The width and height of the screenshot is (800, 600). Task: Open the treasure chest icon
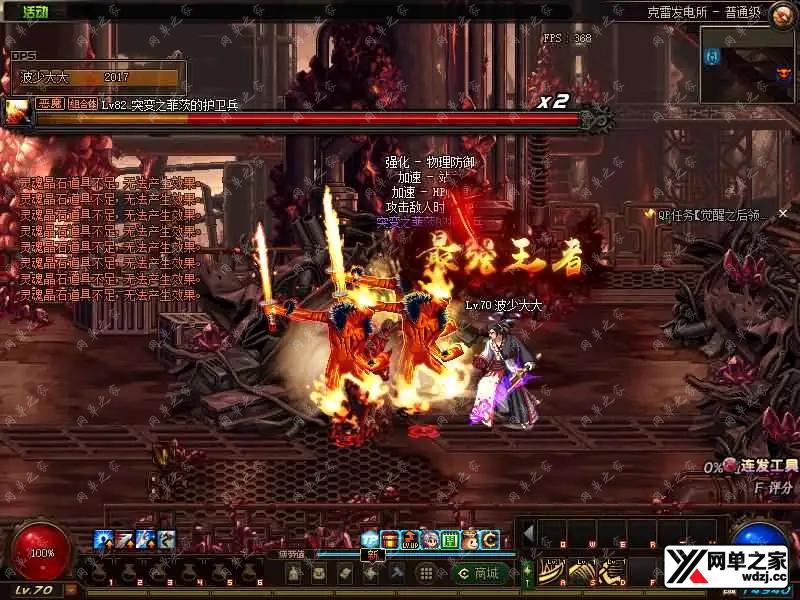[x=389, y=540]
